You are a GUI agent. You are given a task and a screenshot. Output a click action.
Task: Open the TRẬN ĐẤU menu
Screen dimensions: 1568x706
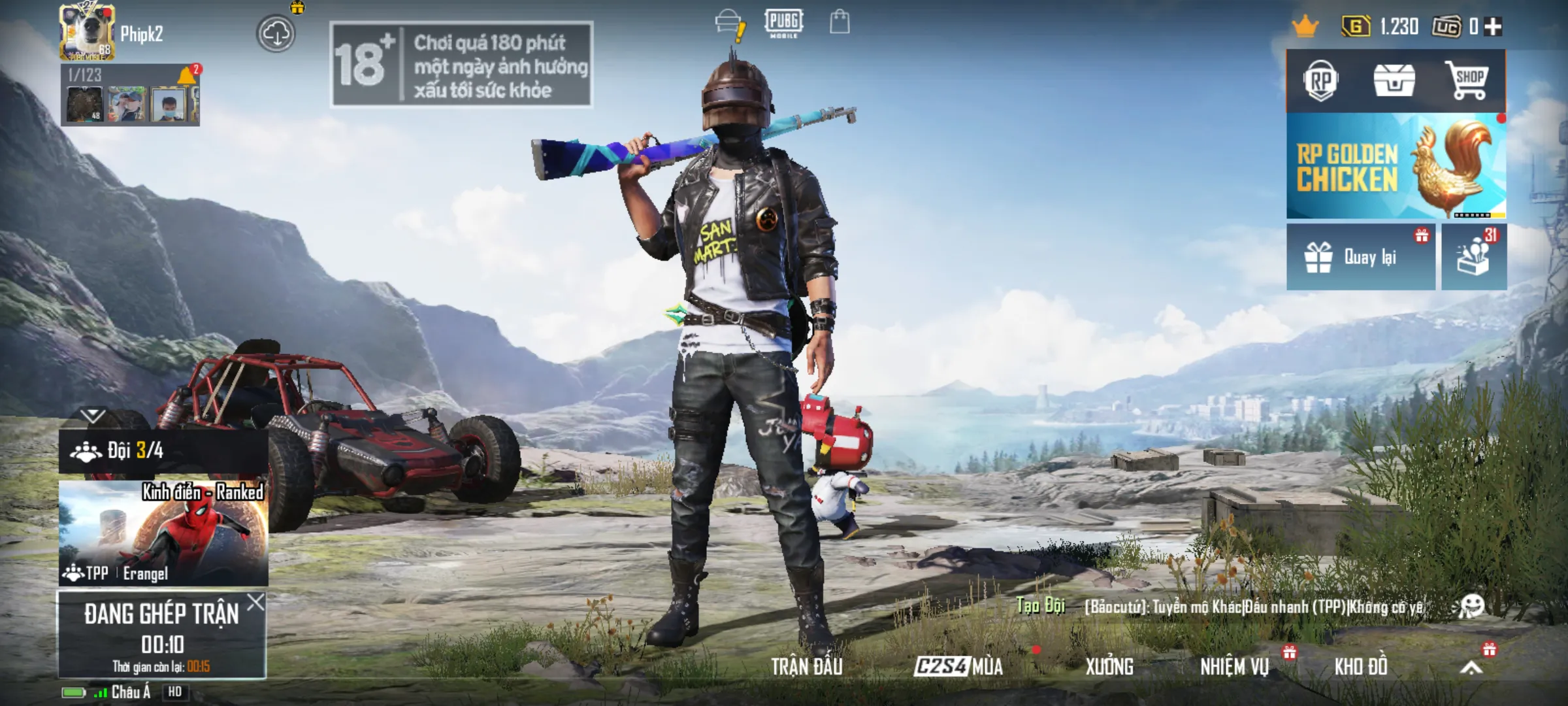806,667
